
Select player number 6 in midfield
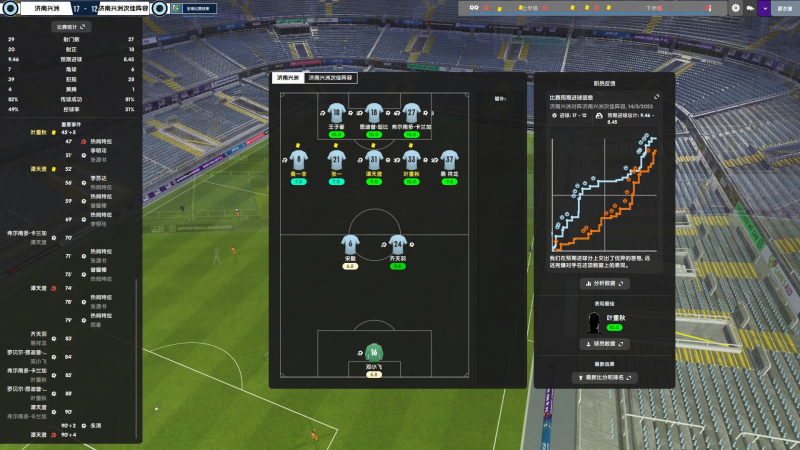[x=350, y=245]
